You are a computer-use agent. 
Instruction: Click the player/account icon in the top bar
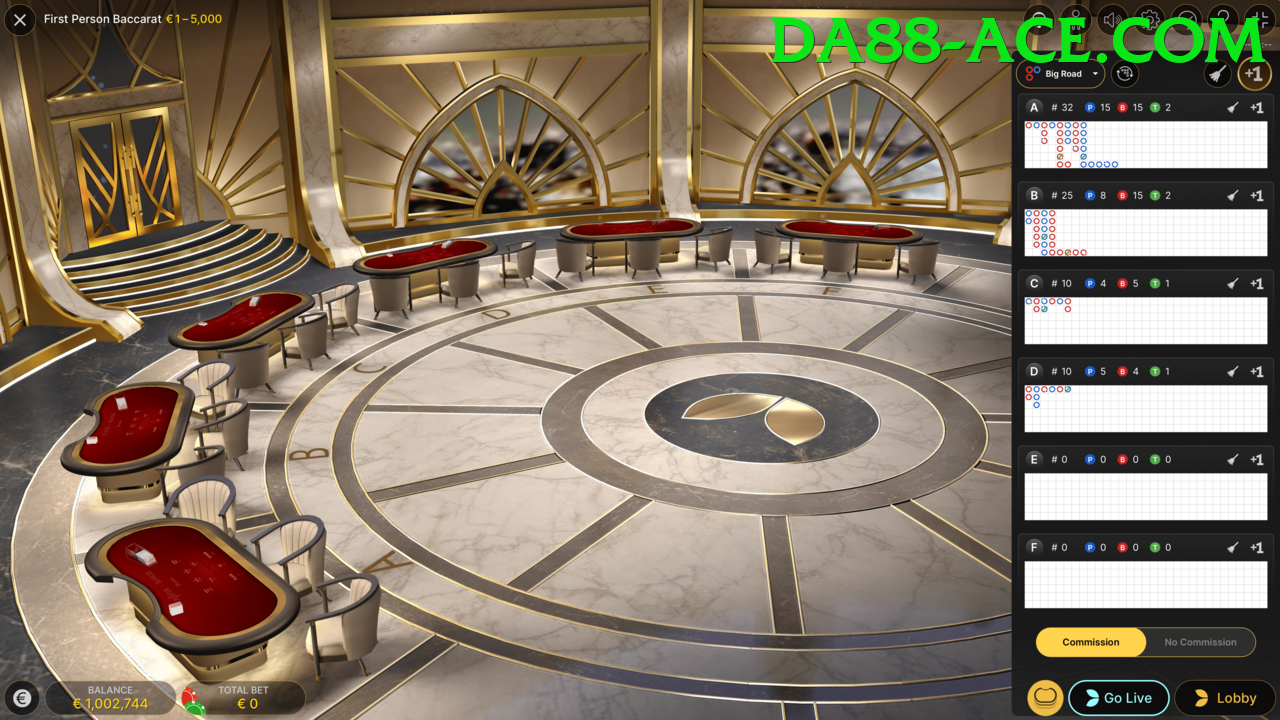[1075, 18]
